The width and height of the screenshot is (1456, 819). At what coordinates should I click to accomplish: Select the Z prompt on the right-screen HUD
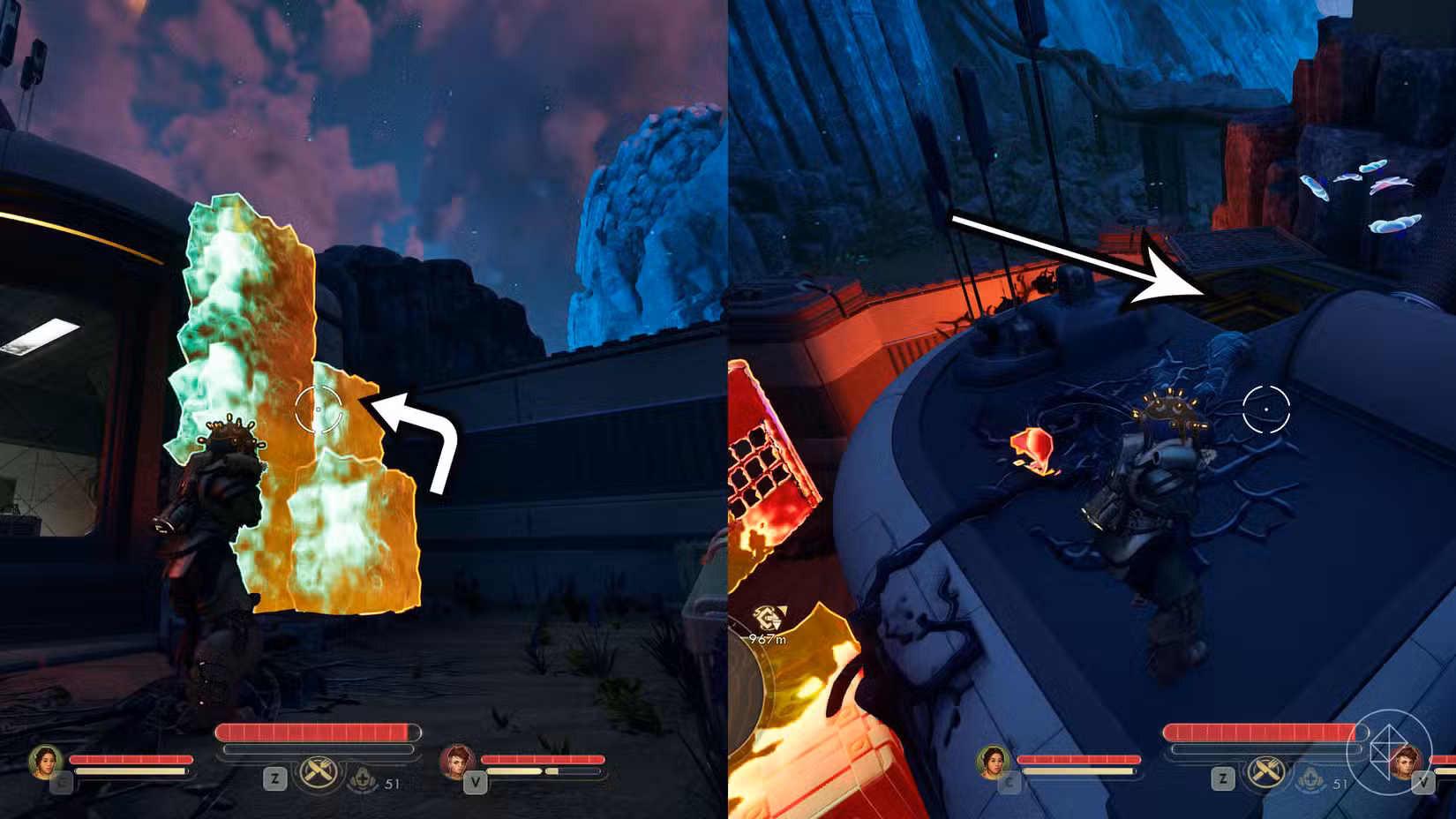(1222, 779)
